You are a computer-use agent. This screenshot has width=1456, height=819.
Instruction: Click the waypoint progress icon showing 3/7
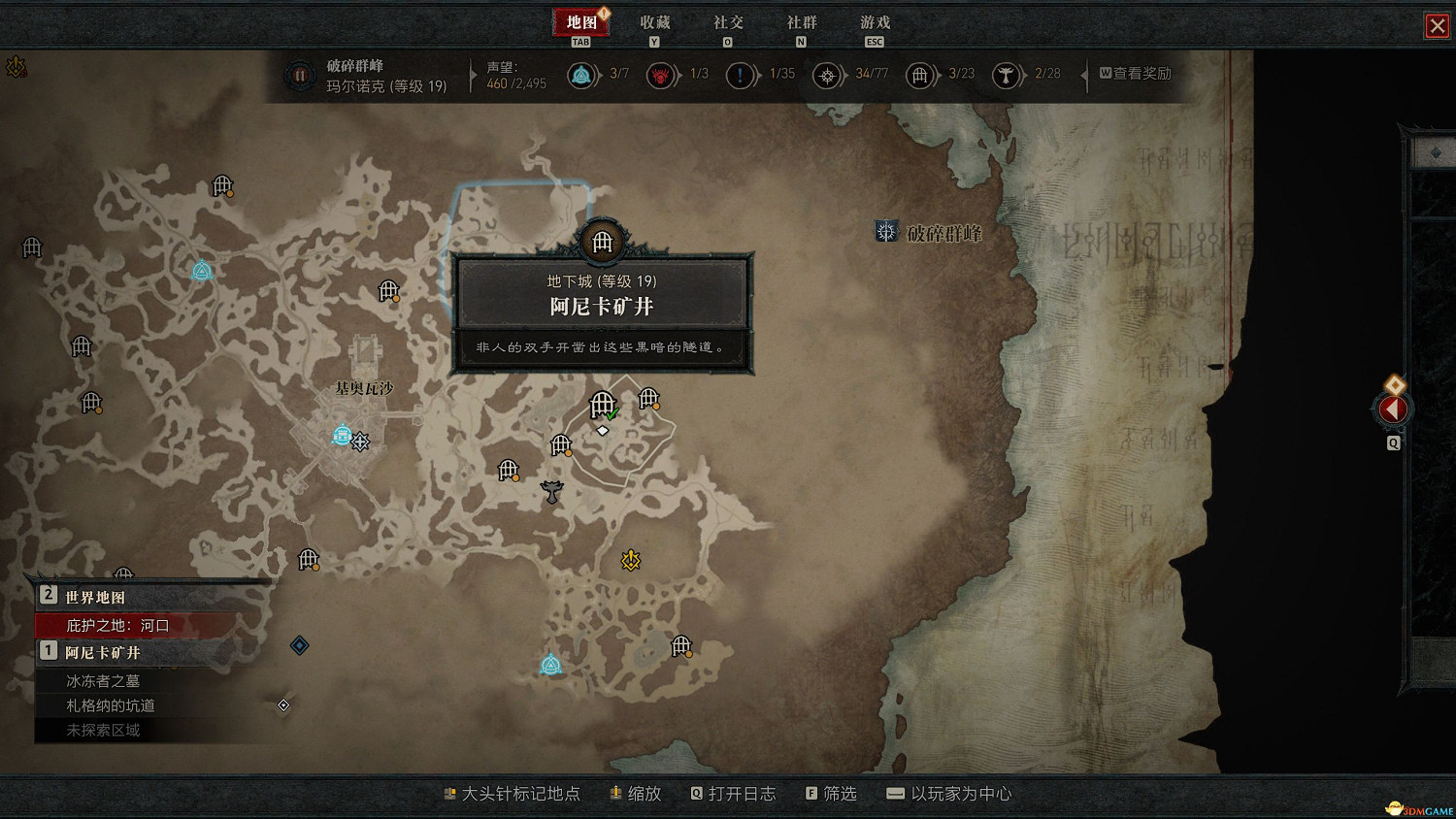[582, 75]
